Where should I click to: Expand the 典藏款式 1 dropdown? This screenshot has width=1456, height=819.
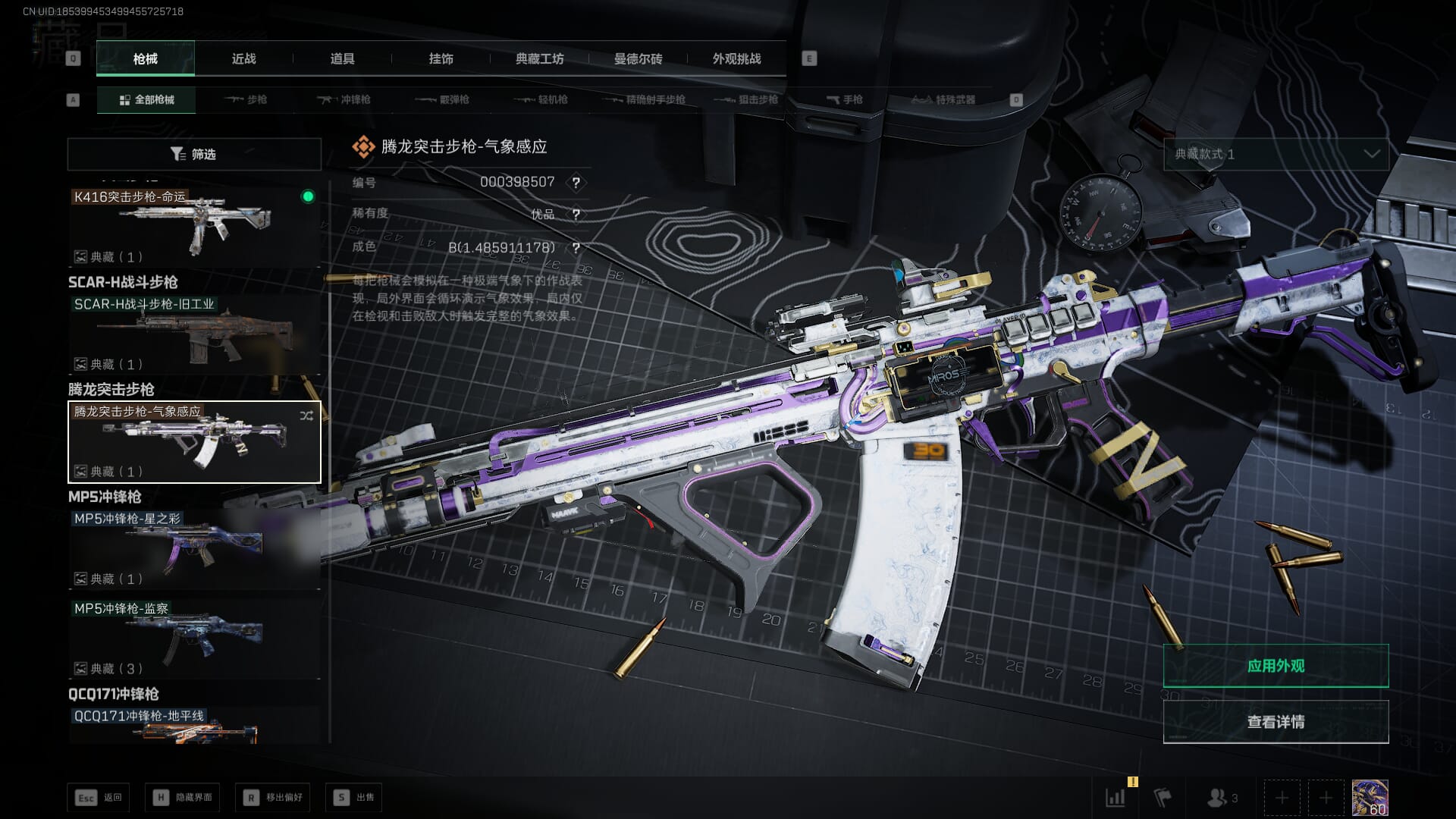(1276, 154)
